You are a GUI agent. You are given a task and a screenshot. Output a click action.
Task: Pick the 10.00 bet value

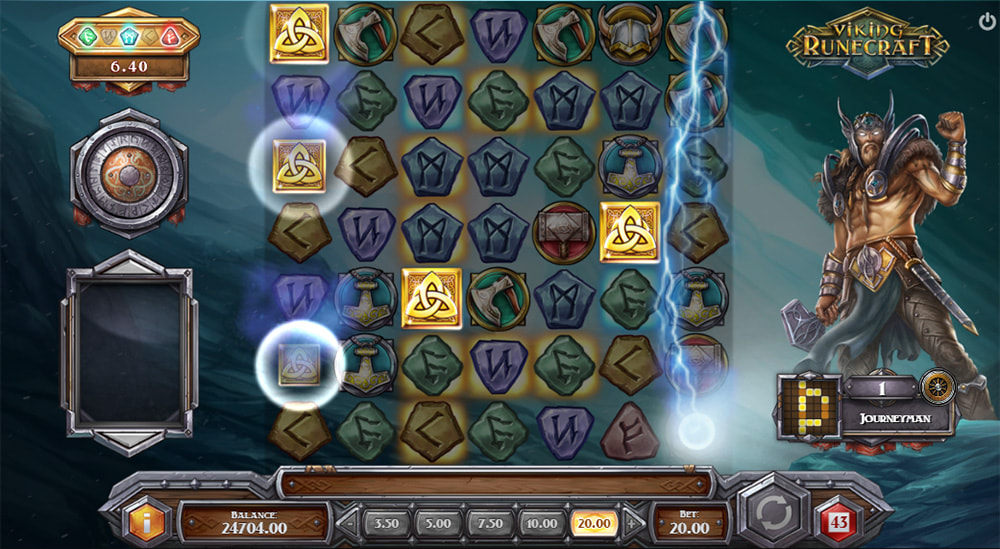[541, 522]
